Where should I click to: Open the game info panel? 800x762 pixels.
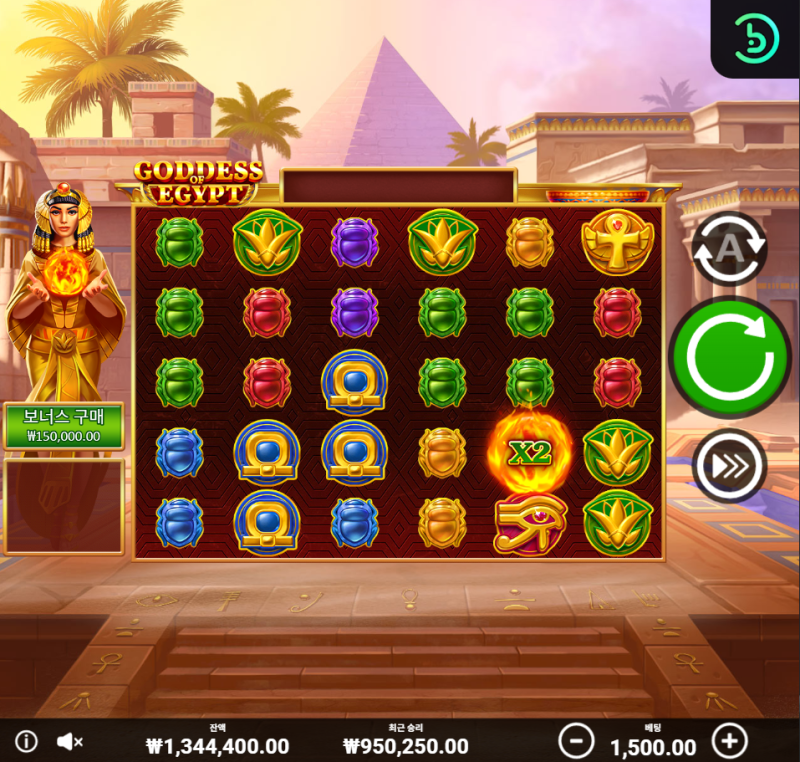[x=26, y=742]
